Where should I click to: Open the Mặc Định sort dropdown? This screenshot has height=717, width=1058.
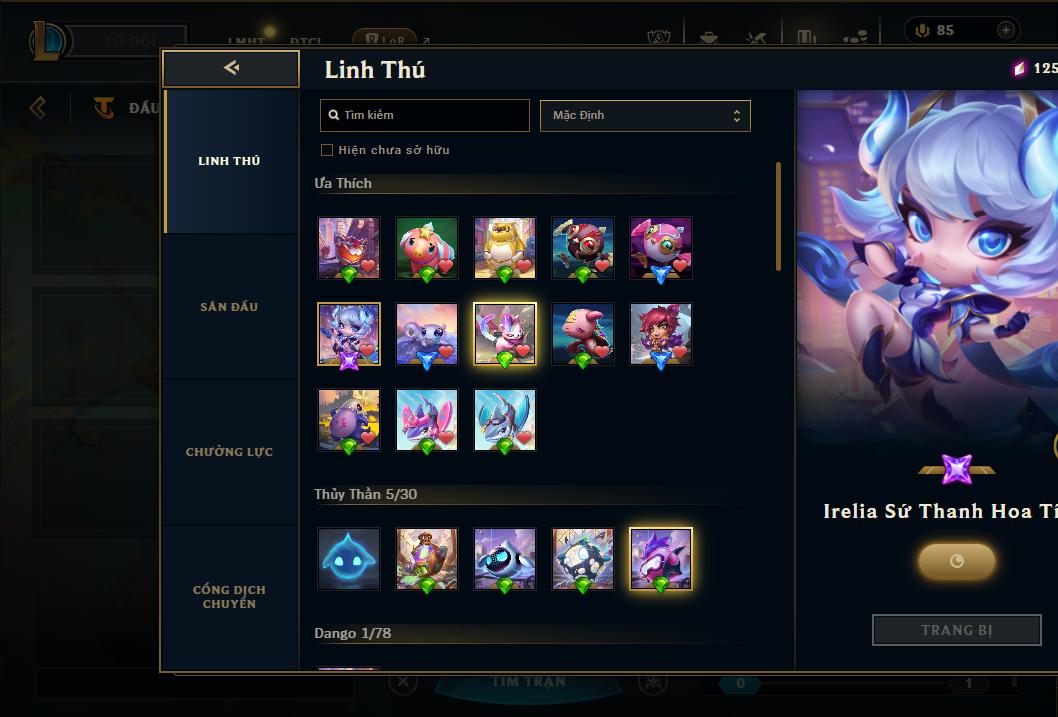coord(645,115)
